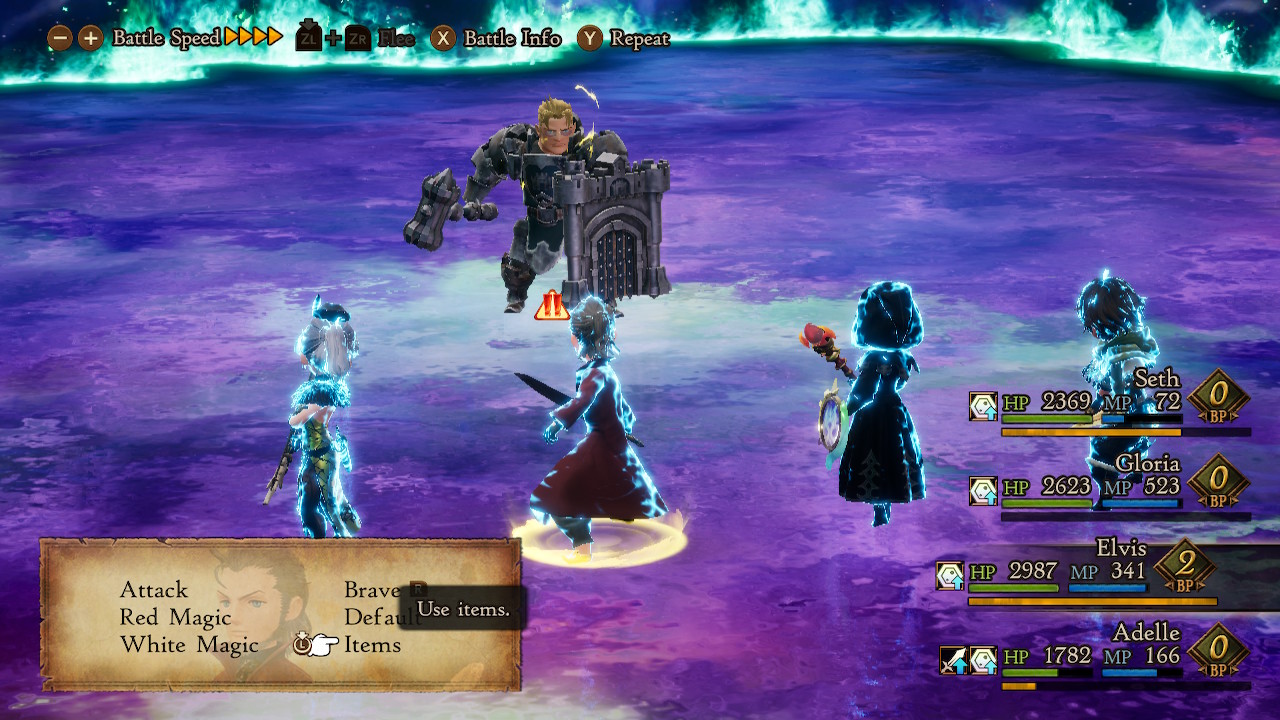Click Elvis's defense buff icon beside his HP
This screenshot has height=720, width=1280.
pos(950,577)
